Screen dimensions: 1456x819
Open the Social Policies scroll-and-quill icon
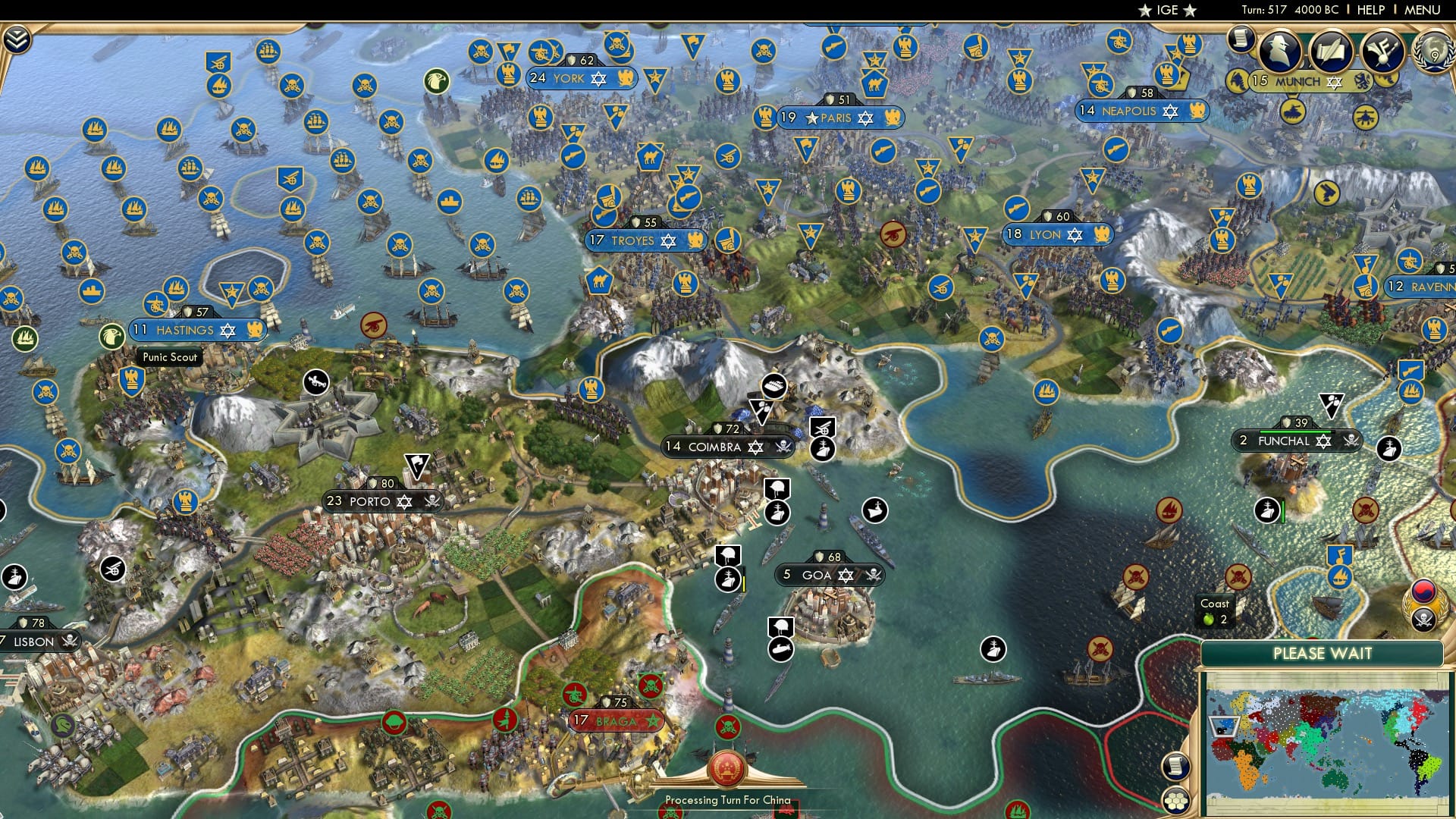1331,52
